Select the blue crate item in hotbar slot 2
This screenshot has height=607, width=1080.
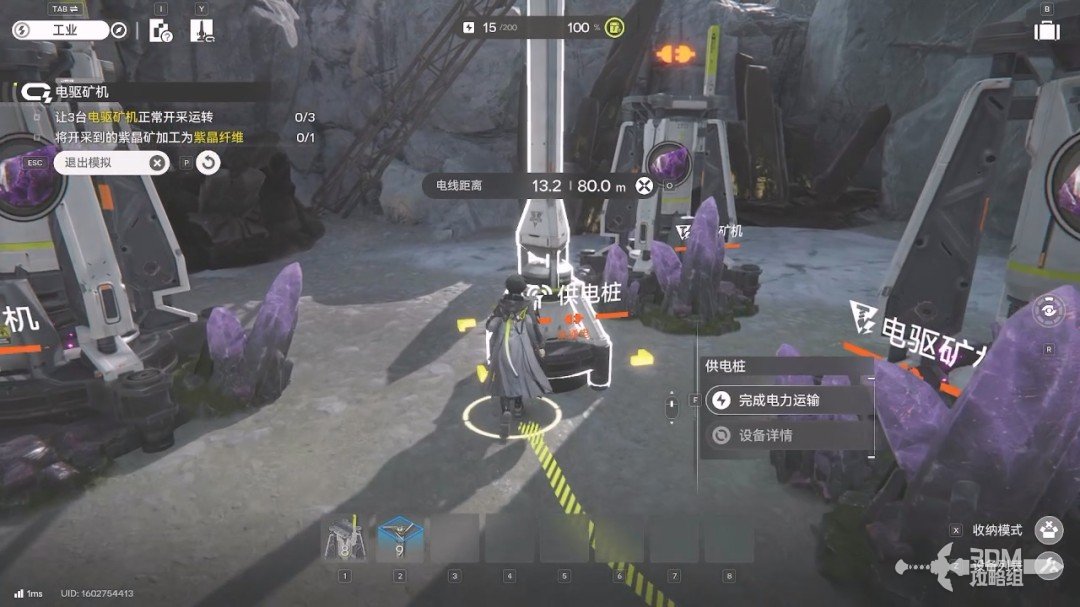coord(400,540)
